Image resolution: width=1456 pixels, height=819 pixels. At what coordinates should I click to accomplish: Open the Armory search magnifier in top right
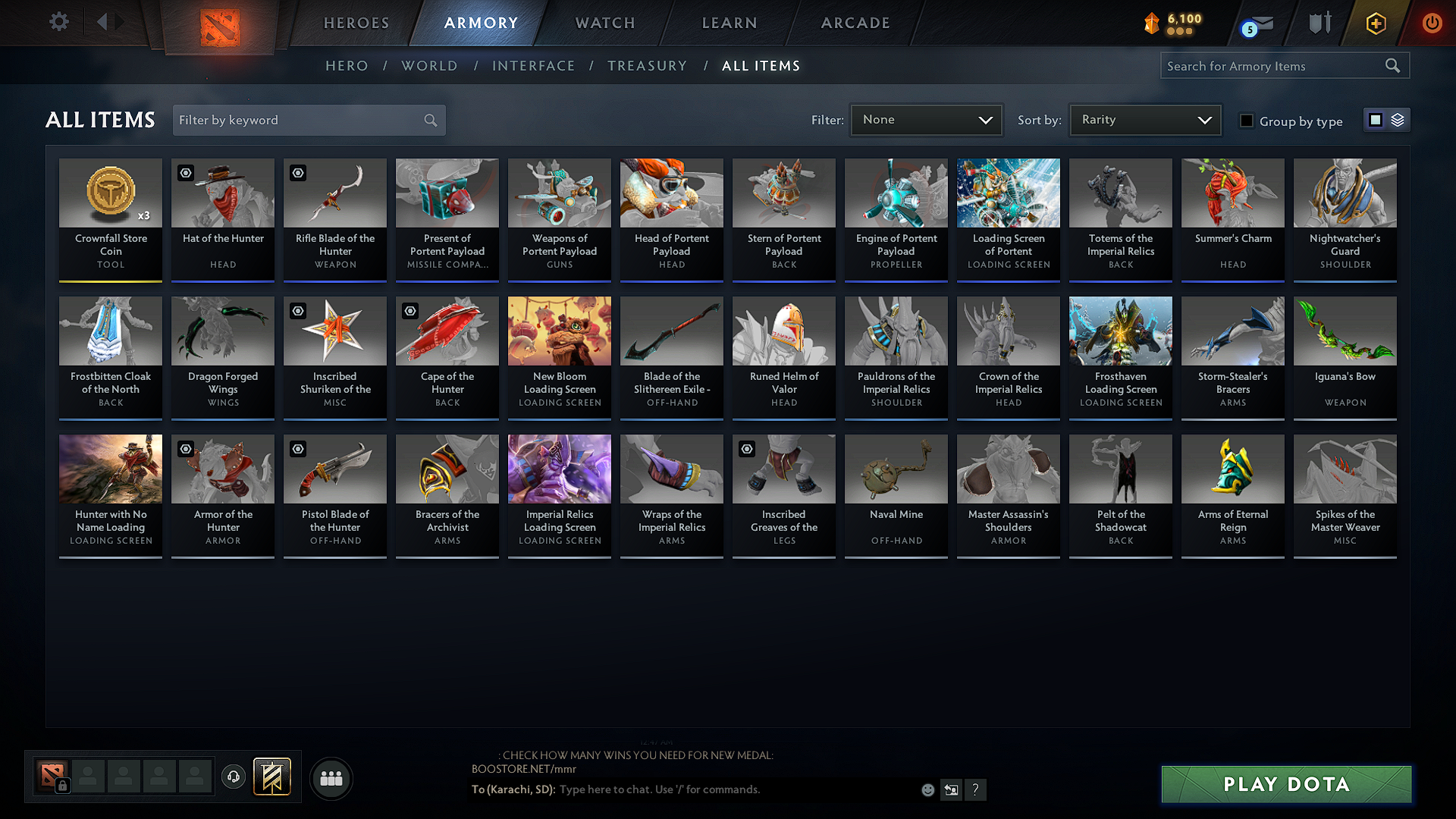(1393, 65)
